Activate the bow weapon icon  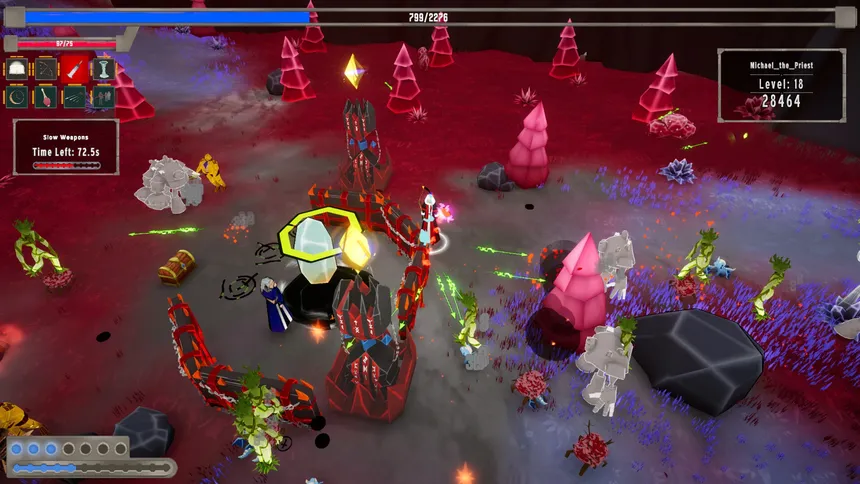click(x=46, y=69)
